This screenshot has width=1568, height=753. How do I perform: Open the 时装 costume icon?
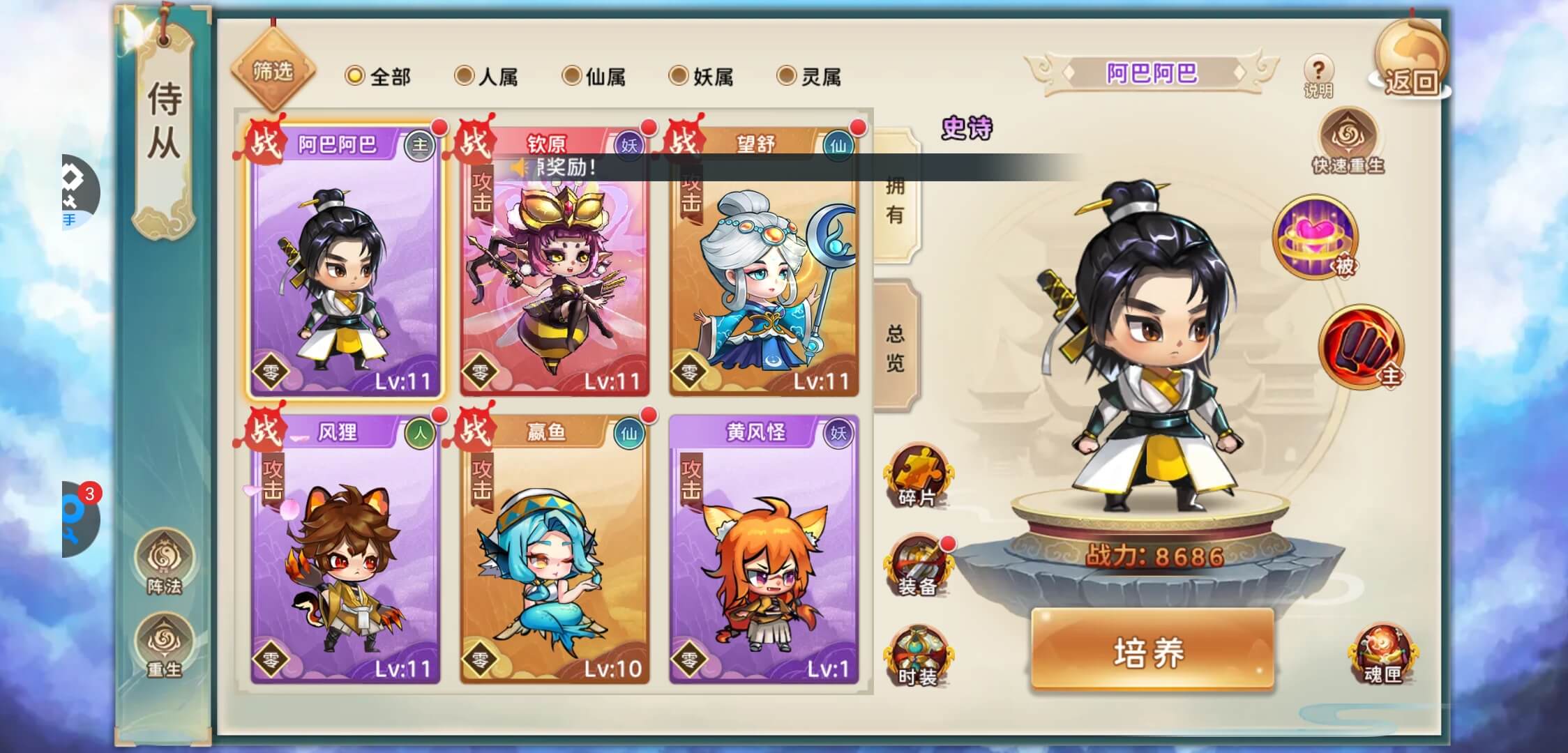[x=917, y=655]
